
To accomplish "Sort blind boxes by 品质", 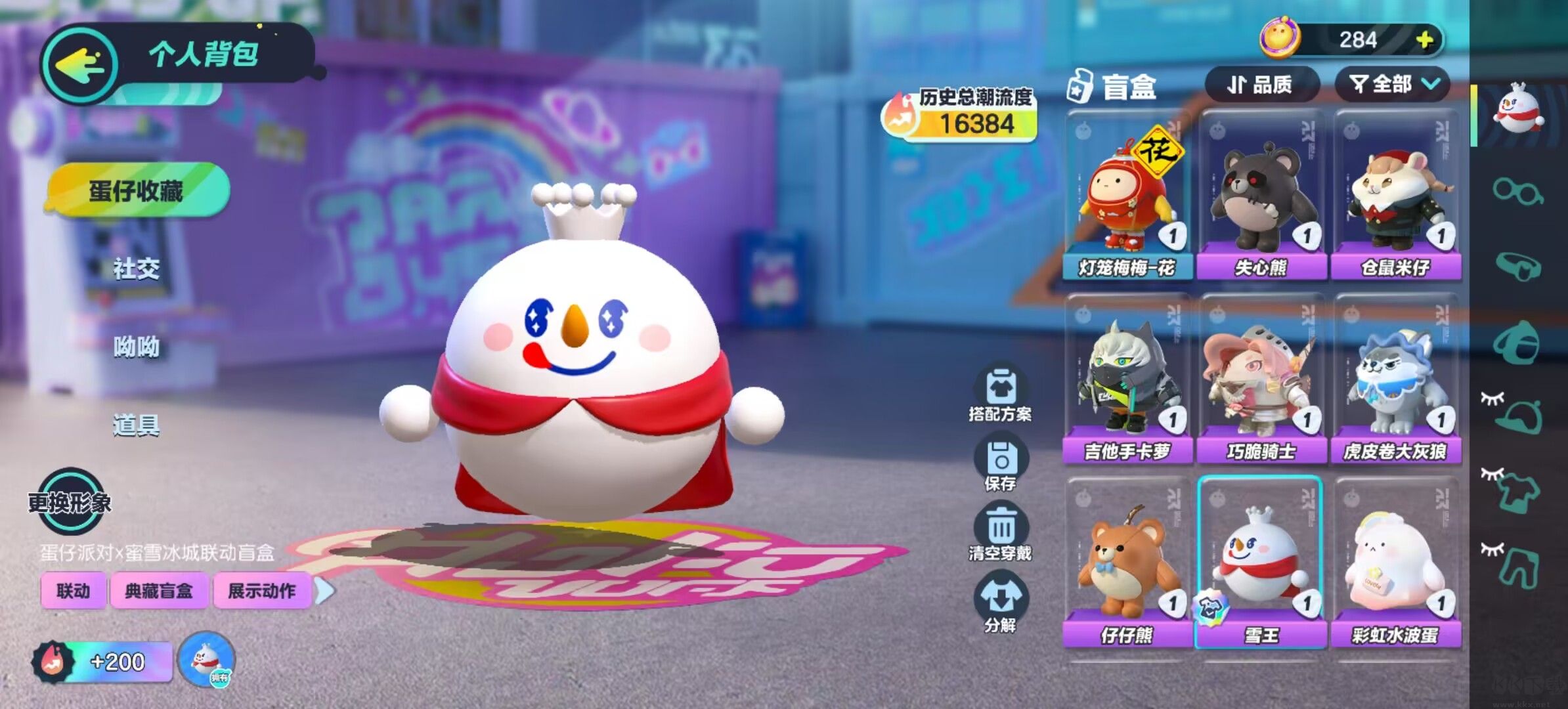I will (x=1261, y=85).
